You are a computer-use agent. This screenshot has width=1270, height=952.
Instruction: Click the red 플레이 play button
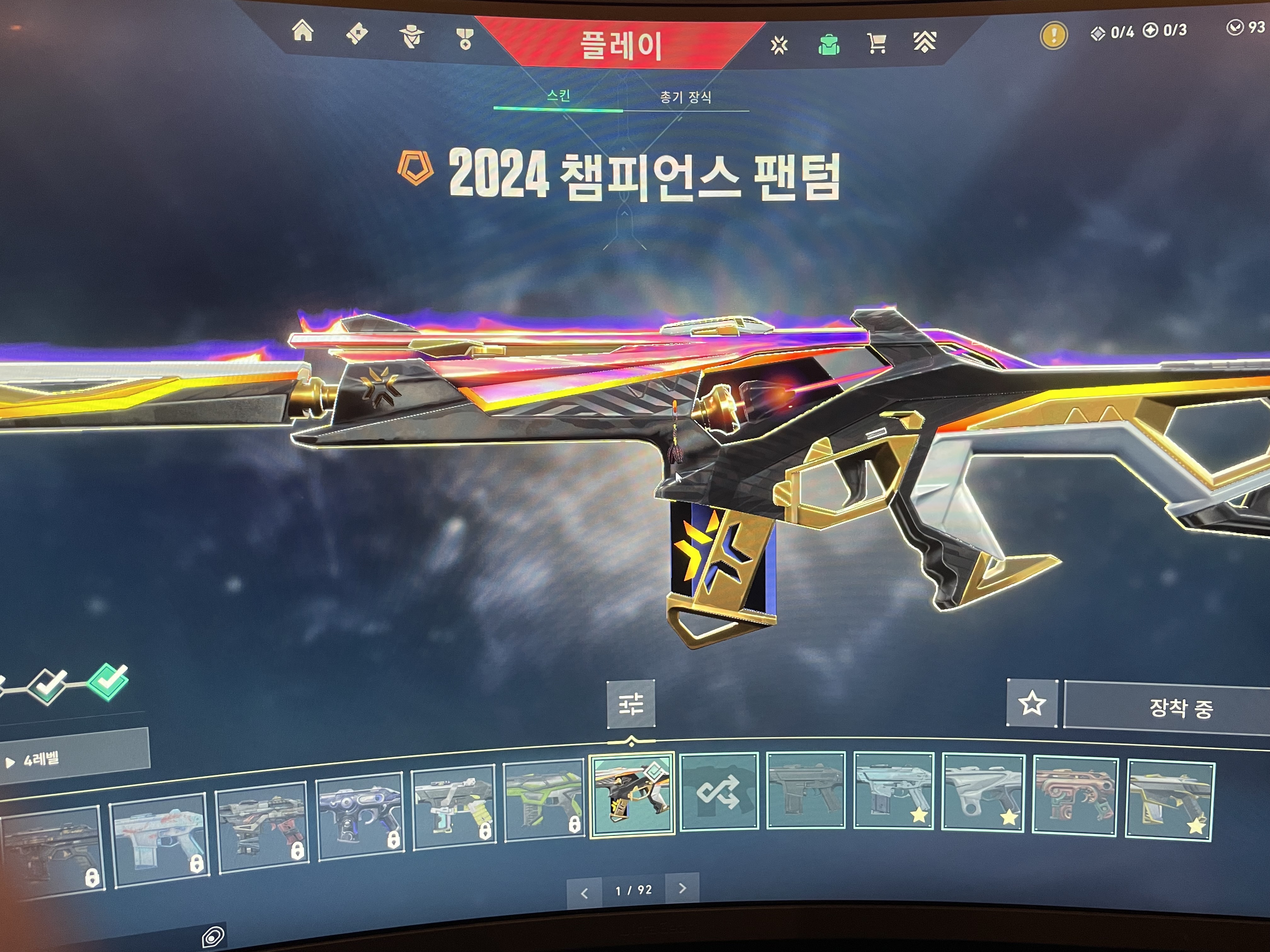[x=621, y=45]
